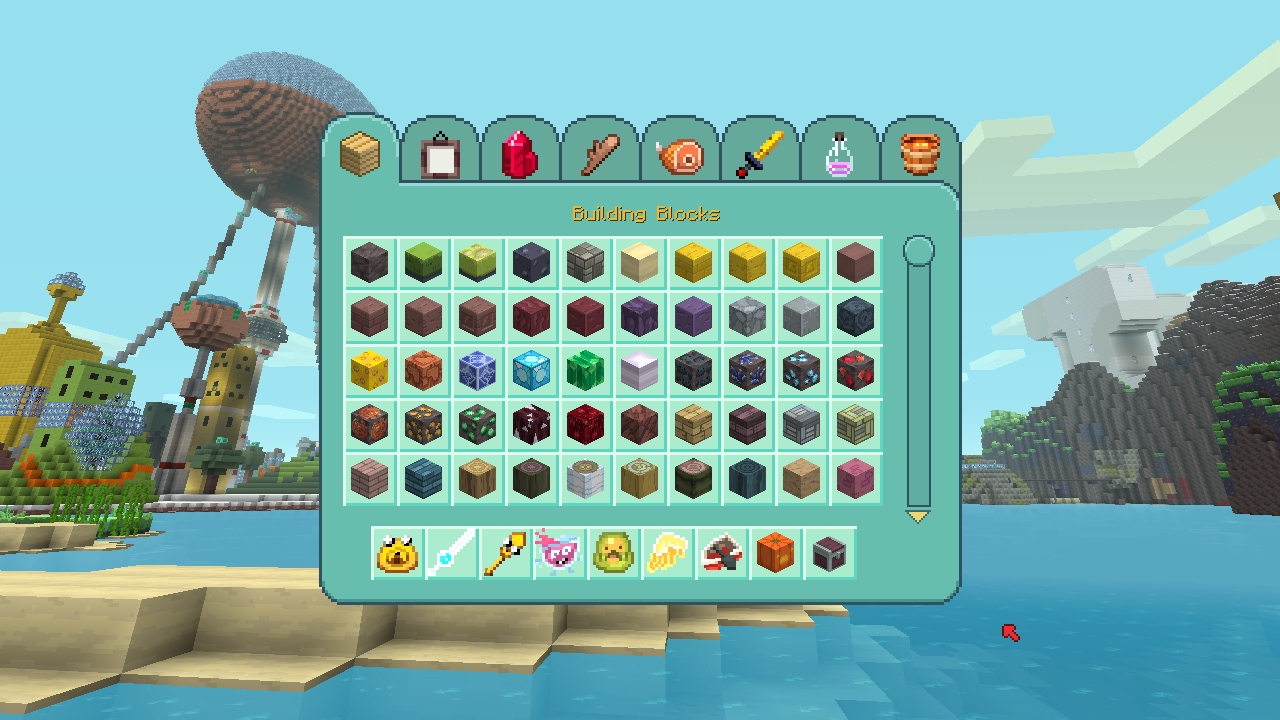The height and width of the screenshot is (720, 1280).
Task: Select the redstone ore block
Action: [855, 370]
